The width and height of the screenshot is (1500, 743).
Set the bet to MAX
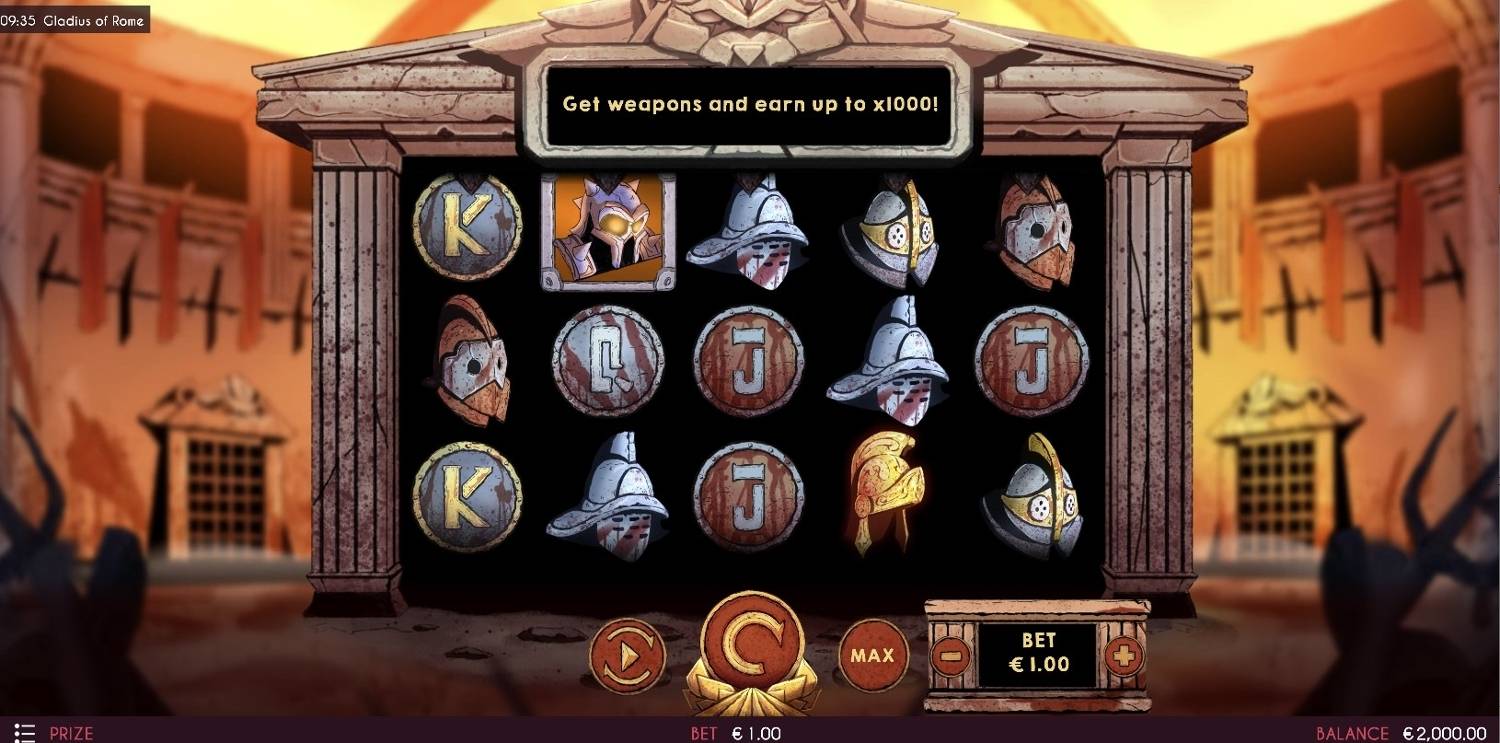(x=872, y=656)
